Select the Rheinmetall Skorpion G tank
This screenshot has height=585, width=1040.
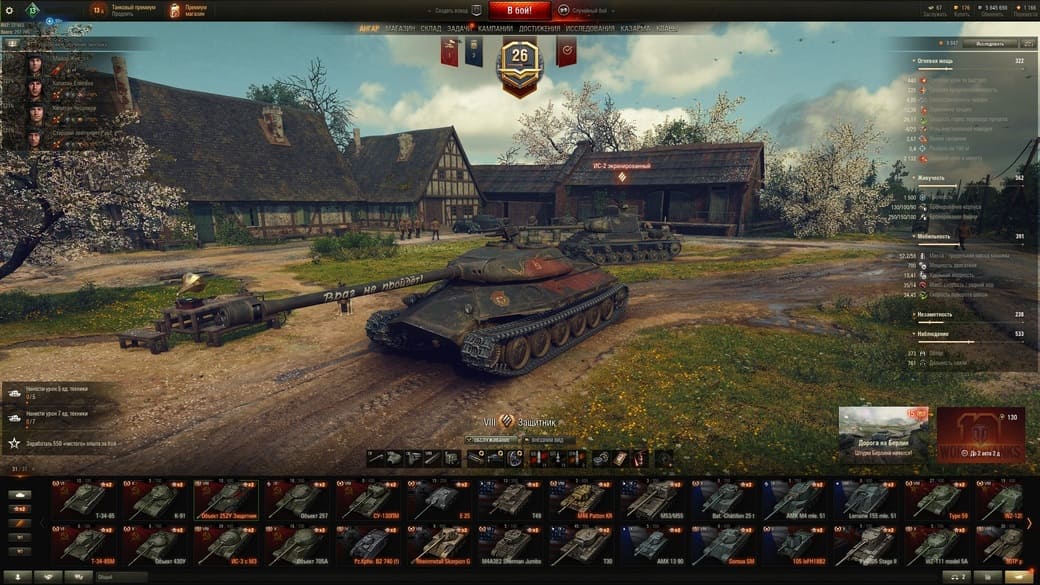click(438, 545)
